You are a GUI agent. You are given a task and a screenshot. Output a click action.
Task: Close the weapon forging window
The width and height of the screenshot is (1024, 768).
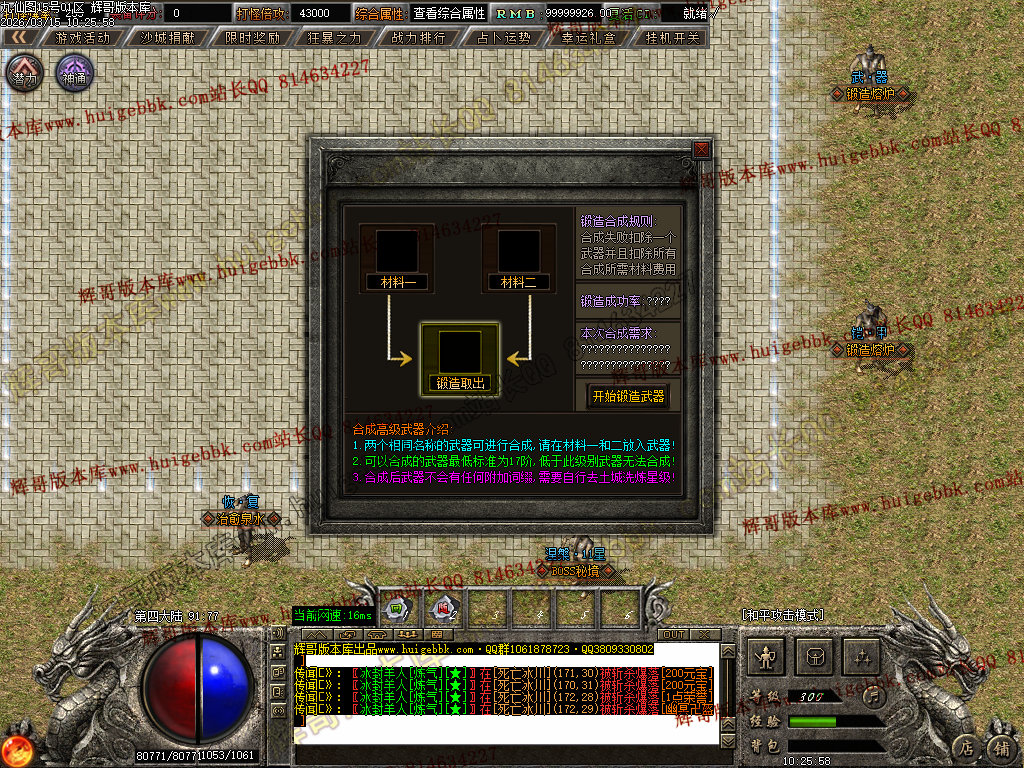[x=702, y=150]
